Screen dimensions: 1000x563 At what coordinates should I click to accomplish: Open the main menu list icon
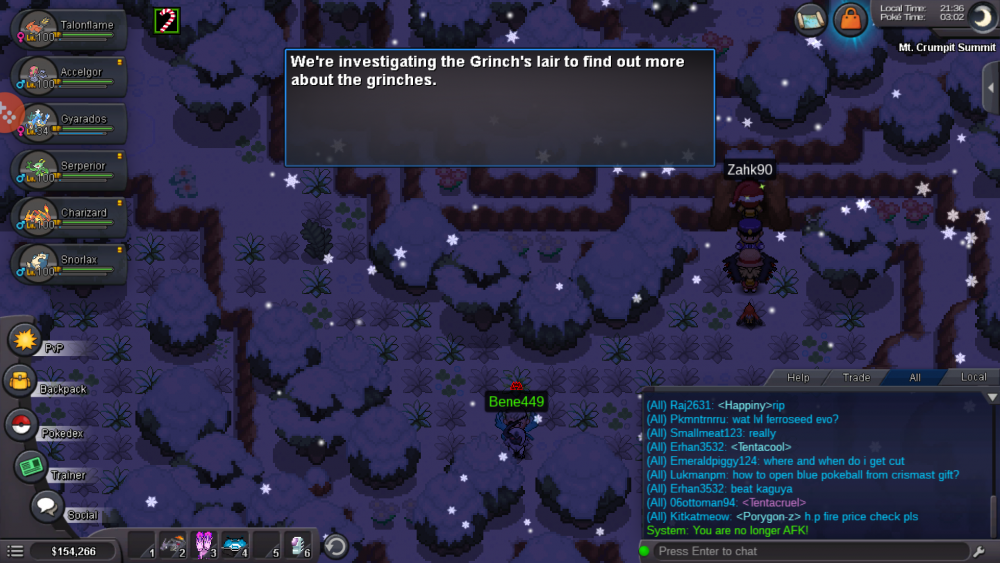pos(15,551)
